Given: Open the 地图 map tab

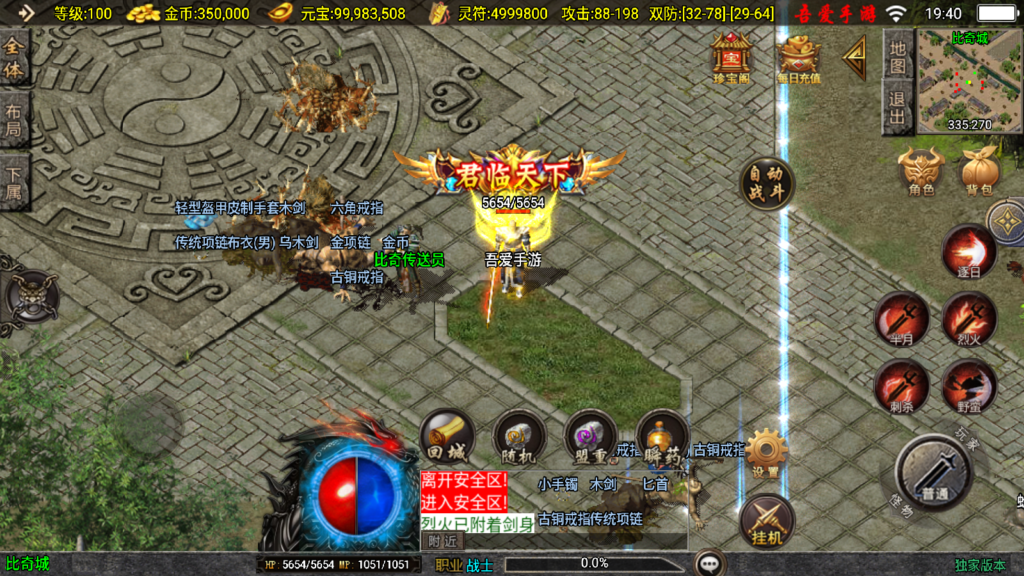Looking at the screenshot, I should pos(897,56).
